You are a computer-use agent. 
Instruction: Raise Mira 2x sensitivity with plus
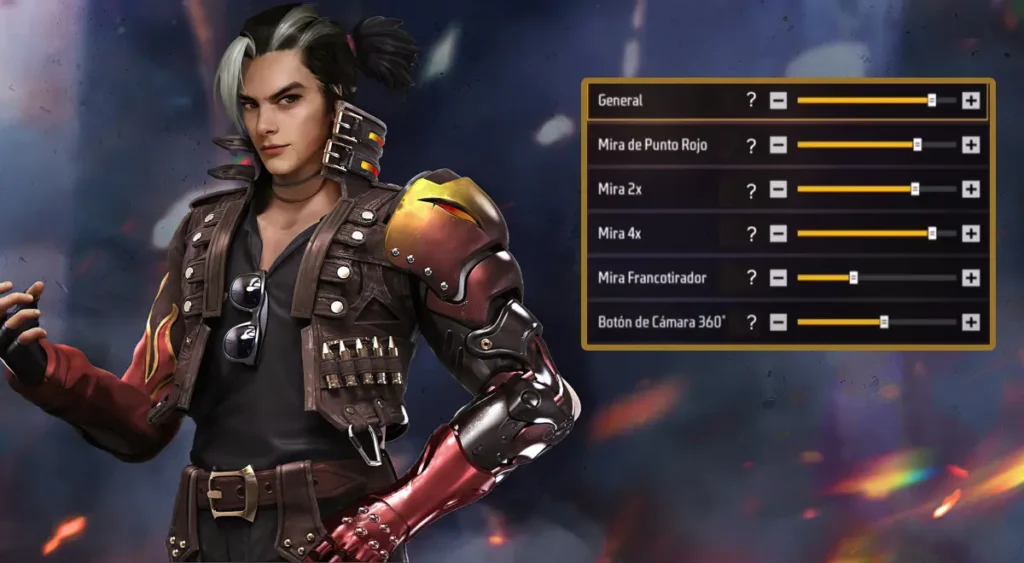click(x=970, y=189)
